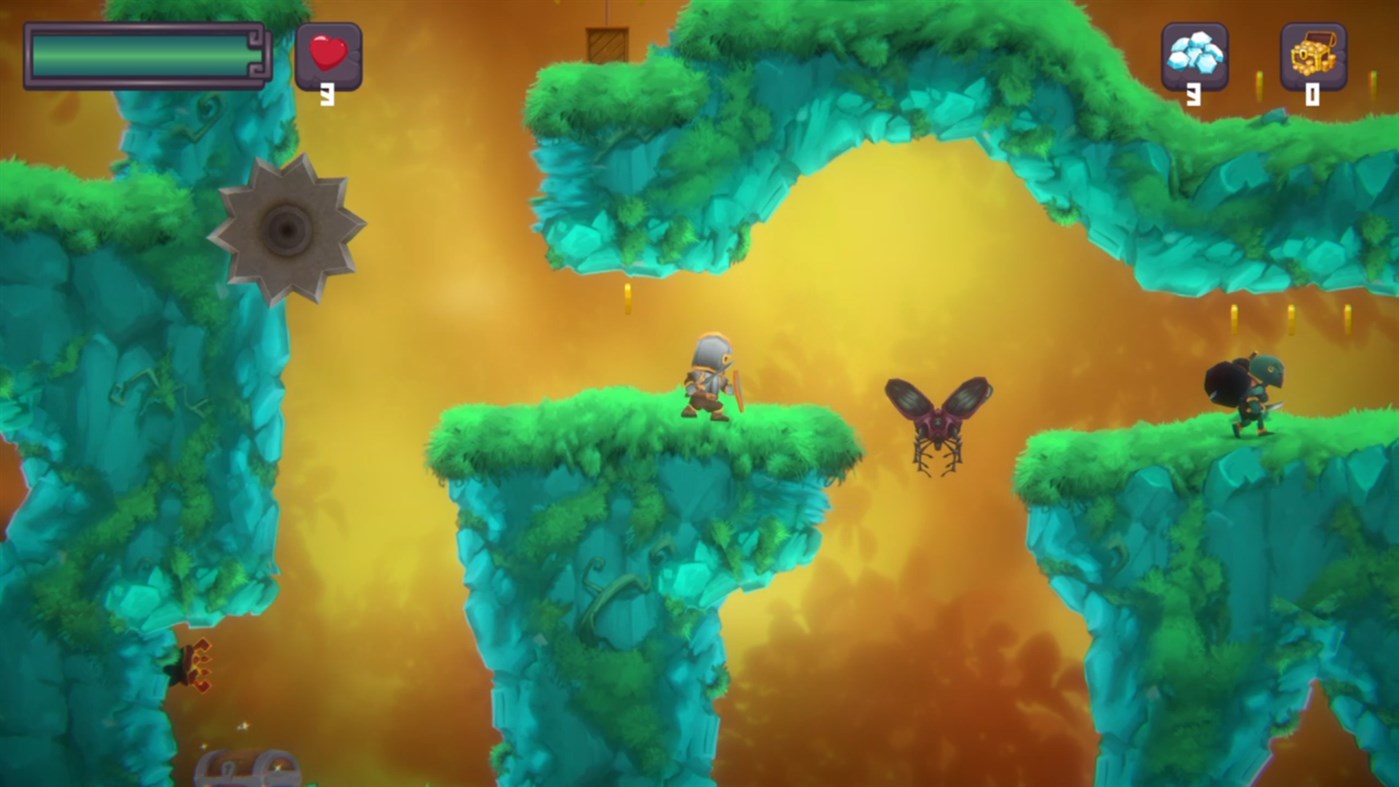Screen dimensions: 1399x787
Task: Click the crystal count showing 3
Action: 1194,93
